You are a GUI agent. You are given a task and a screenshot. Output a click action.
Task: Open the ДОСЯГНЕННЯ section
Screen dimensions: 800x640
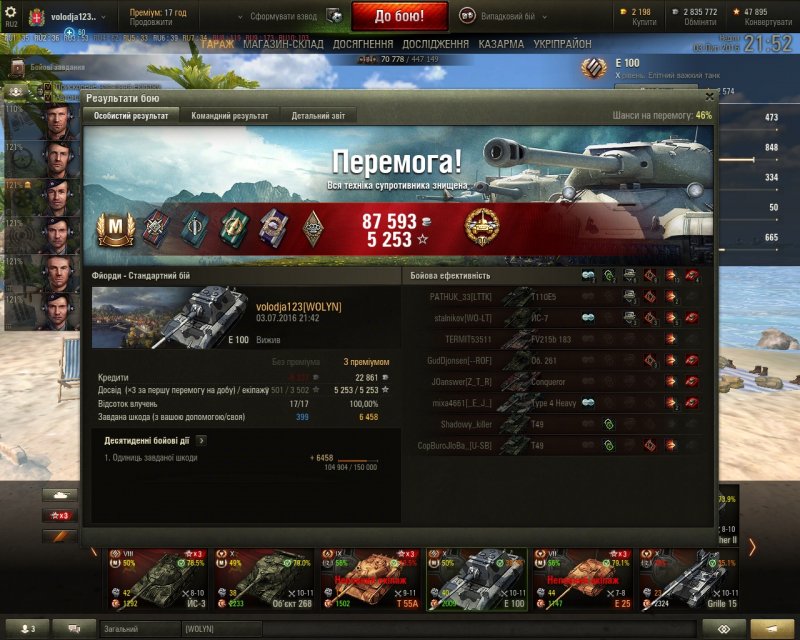coord(363,44)
